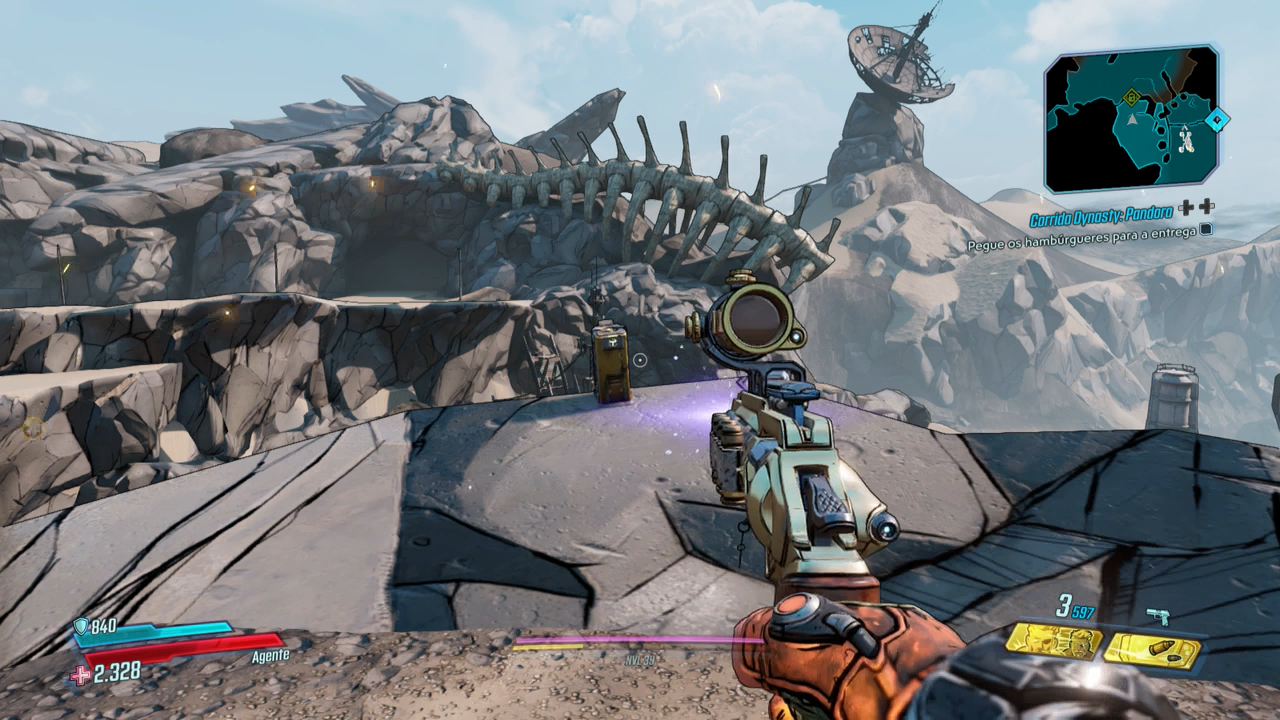Toggle the hambúrgueres objective checkbox
Viewport: 1280px width, 720px height.
point(1207,229)
